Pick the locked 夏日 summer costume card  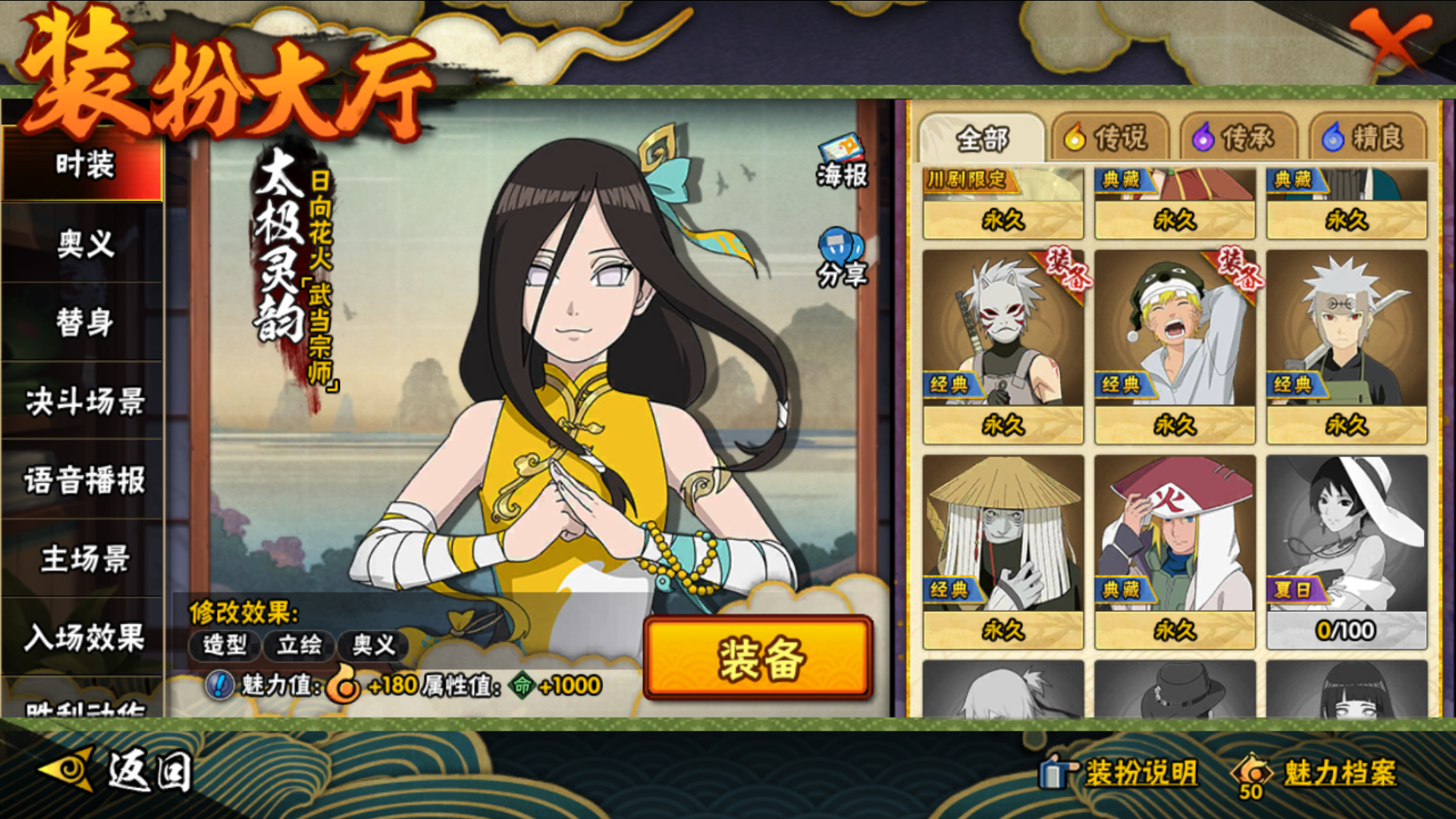[1346, 550]
